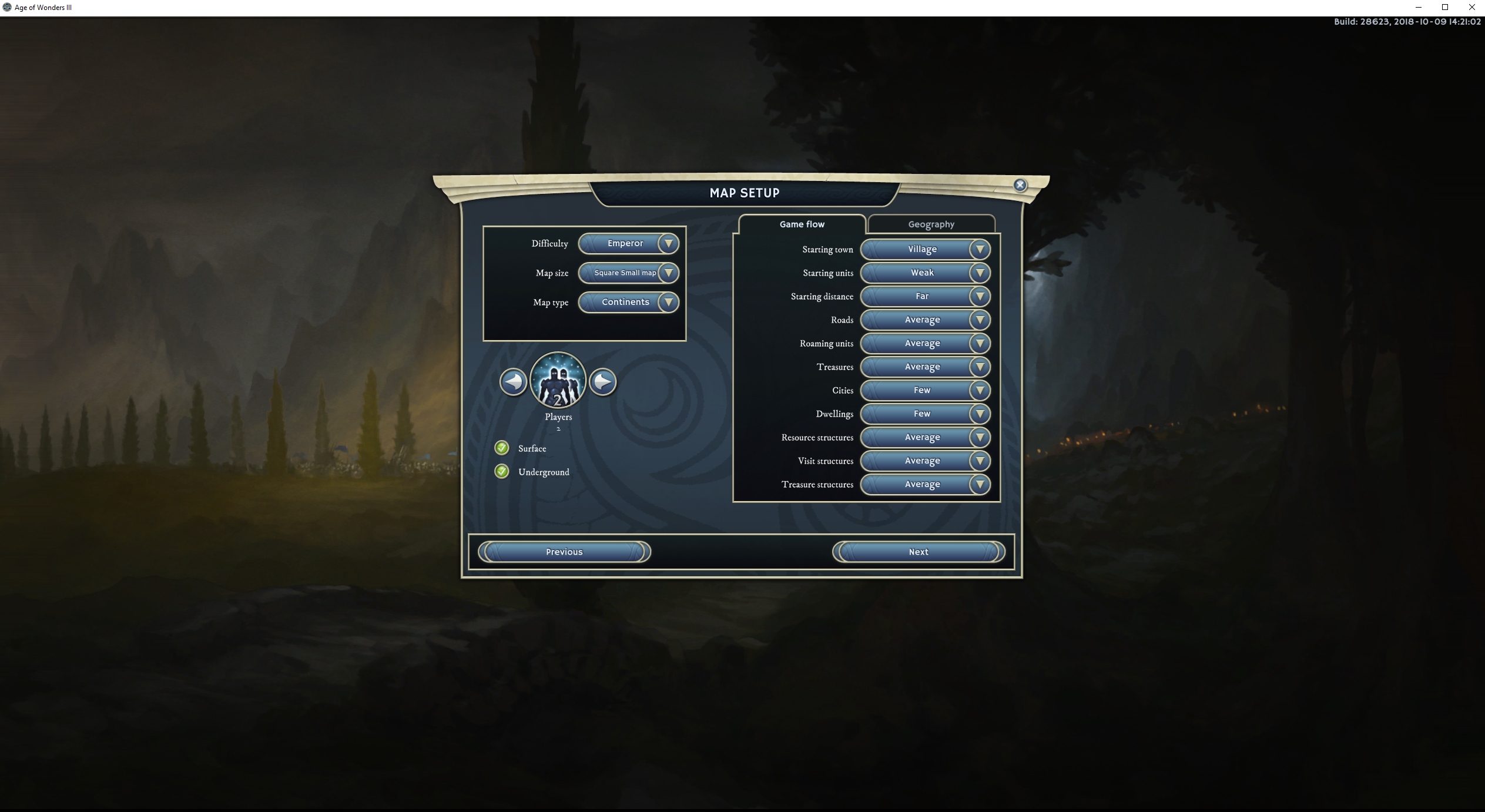Open the Difficulty dropdown set to Emperor
Viewport: 1485px width, 812px height.
point(628,243)
